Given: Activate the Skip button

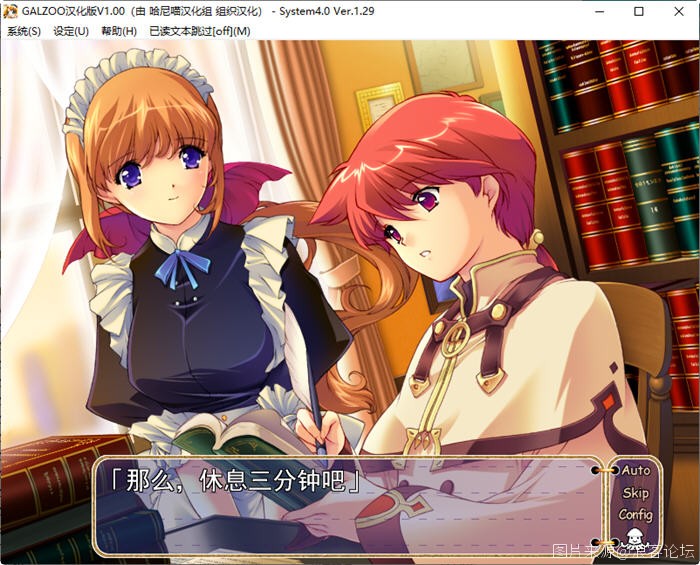Looking at the screenshot, I should [x=635, y=493].
